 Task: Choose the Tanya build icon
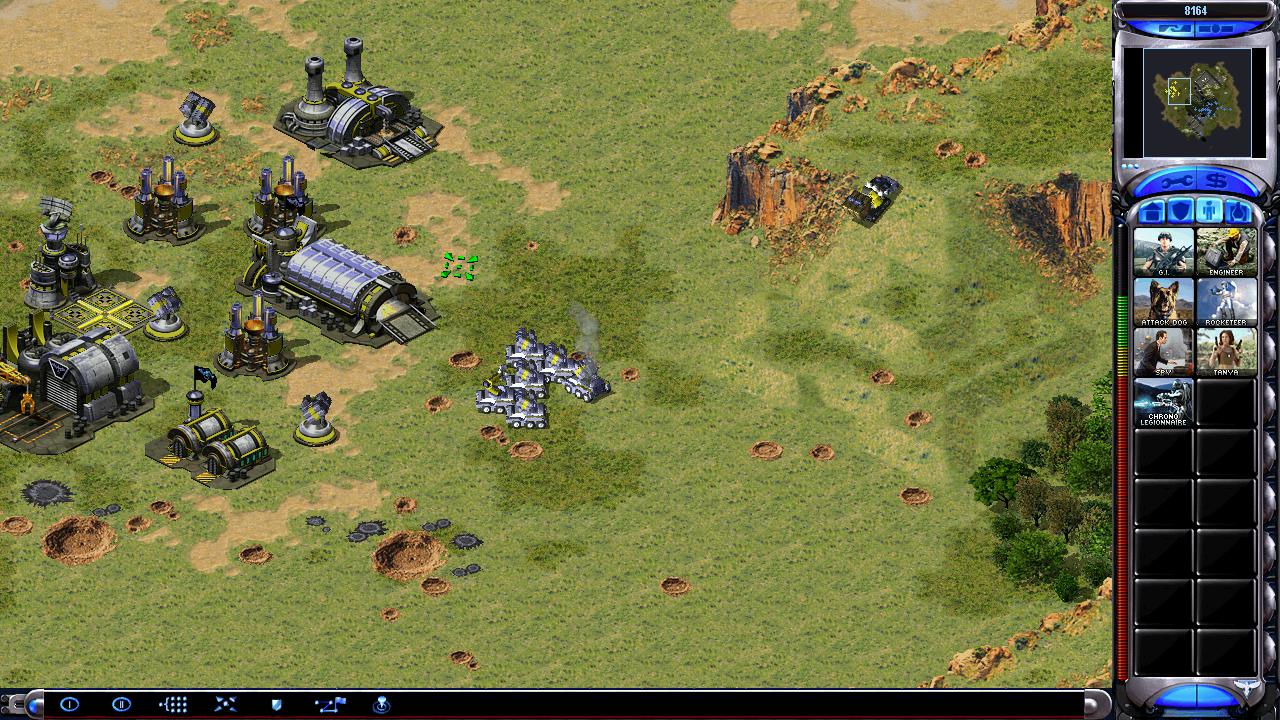coord(1226,351)
